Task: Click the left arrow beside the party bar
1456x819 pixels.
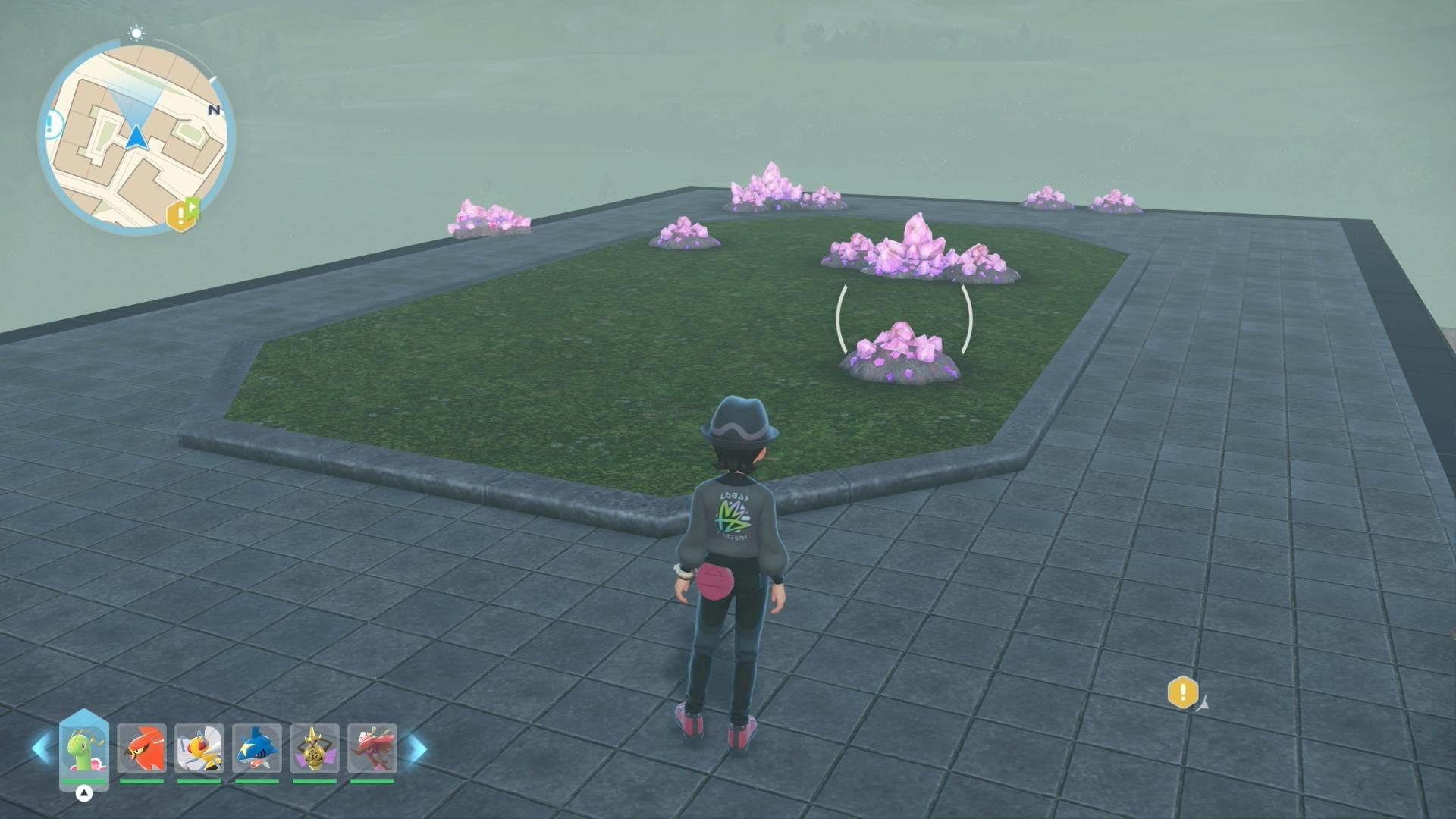Action: point(41,748)
